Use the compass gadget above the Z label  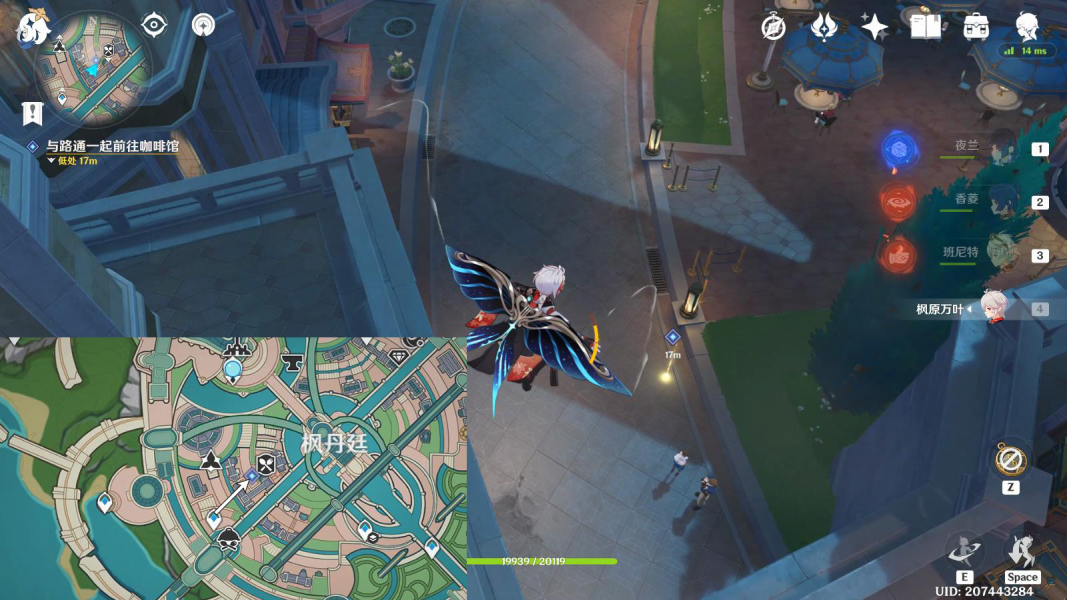click(1010, 461)
